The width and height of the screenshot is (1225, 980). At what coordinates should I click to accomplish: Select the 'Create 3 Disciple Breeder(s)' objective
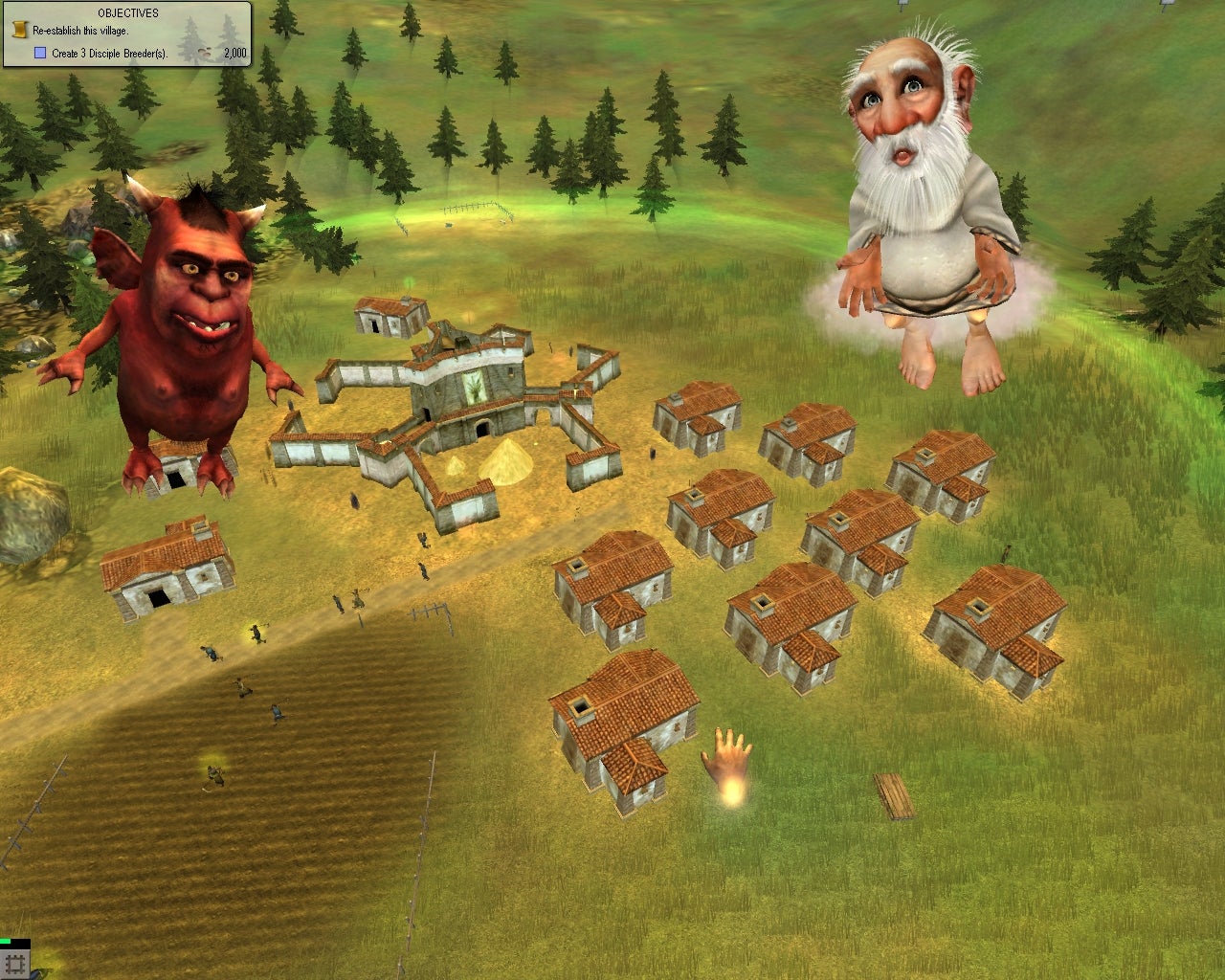pos(109,54)
